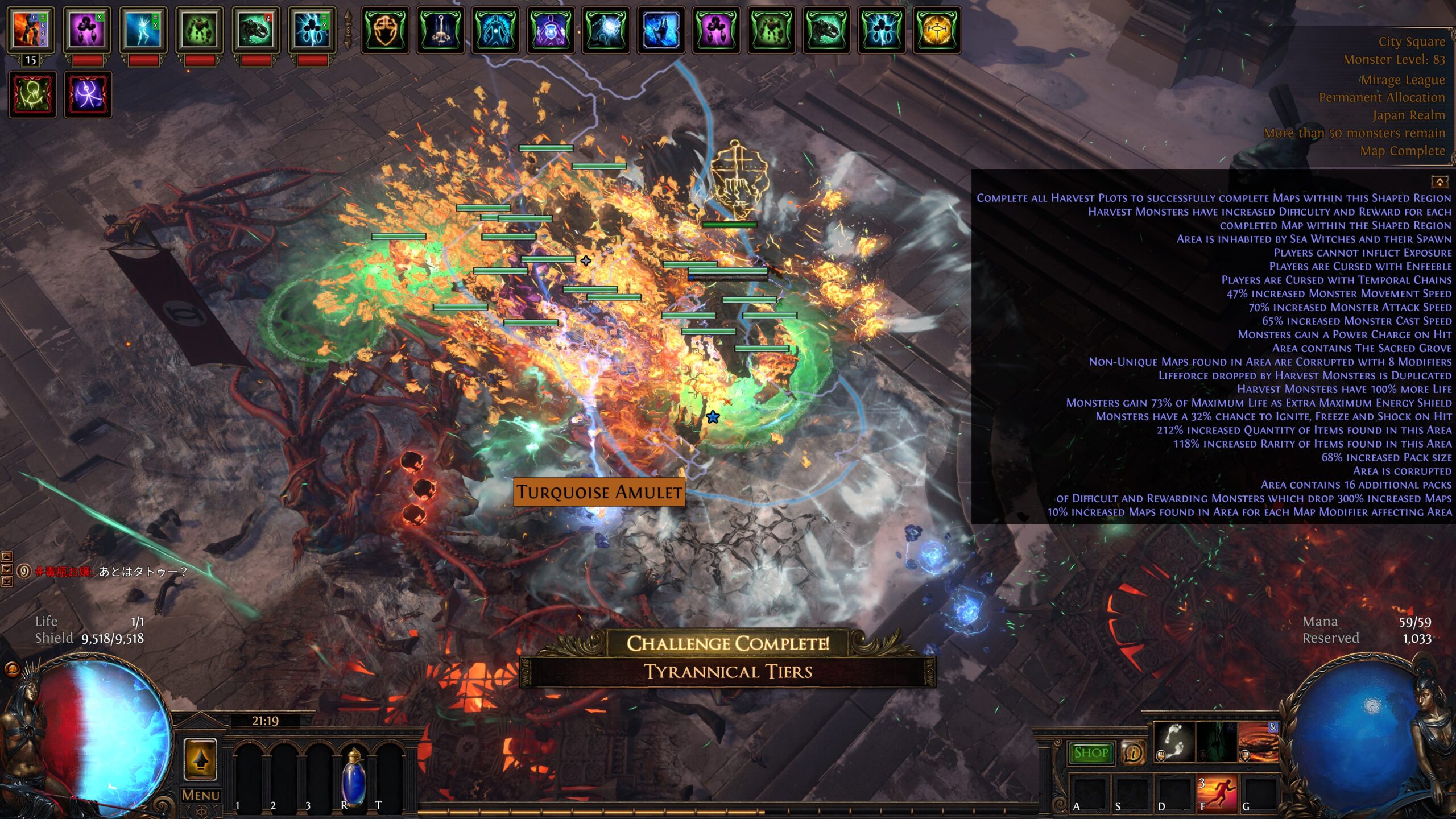Screen dimensions: 1456x819
Task: Collapse the map modifiers list
Action: 1440,182
